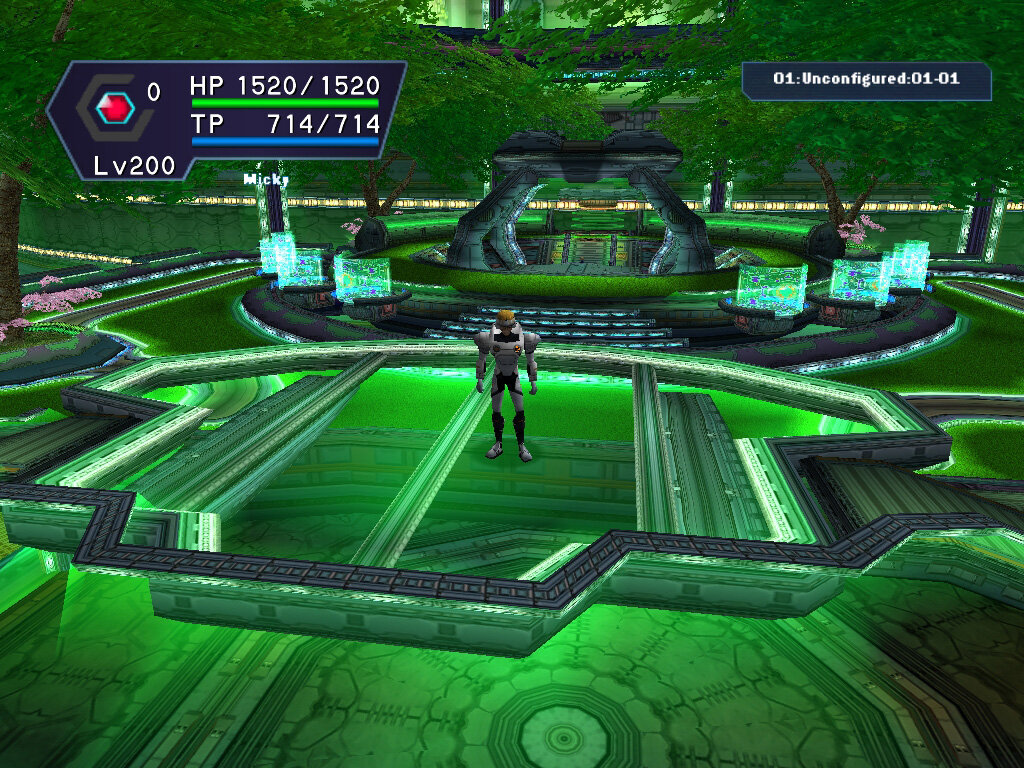Select the 01:Unconfigured:01-01 lobby label

[866, 79]
